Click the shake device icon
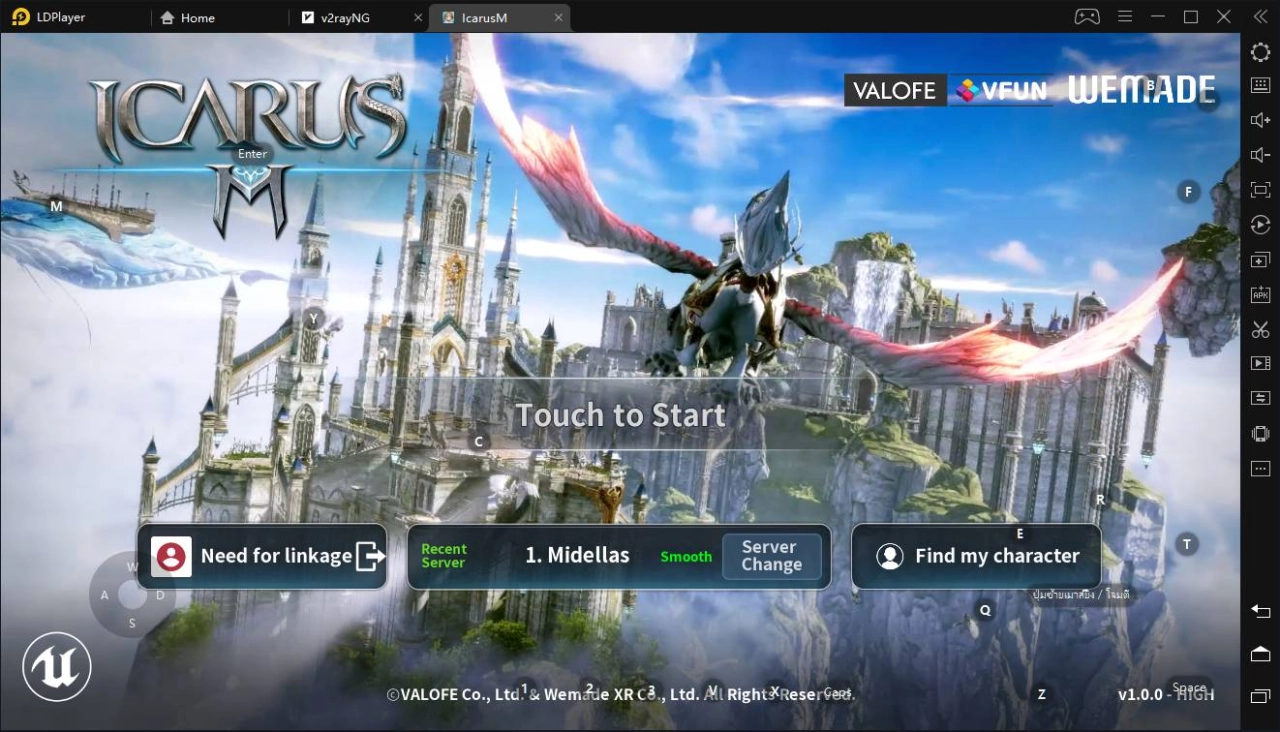 coord(1259,433)
